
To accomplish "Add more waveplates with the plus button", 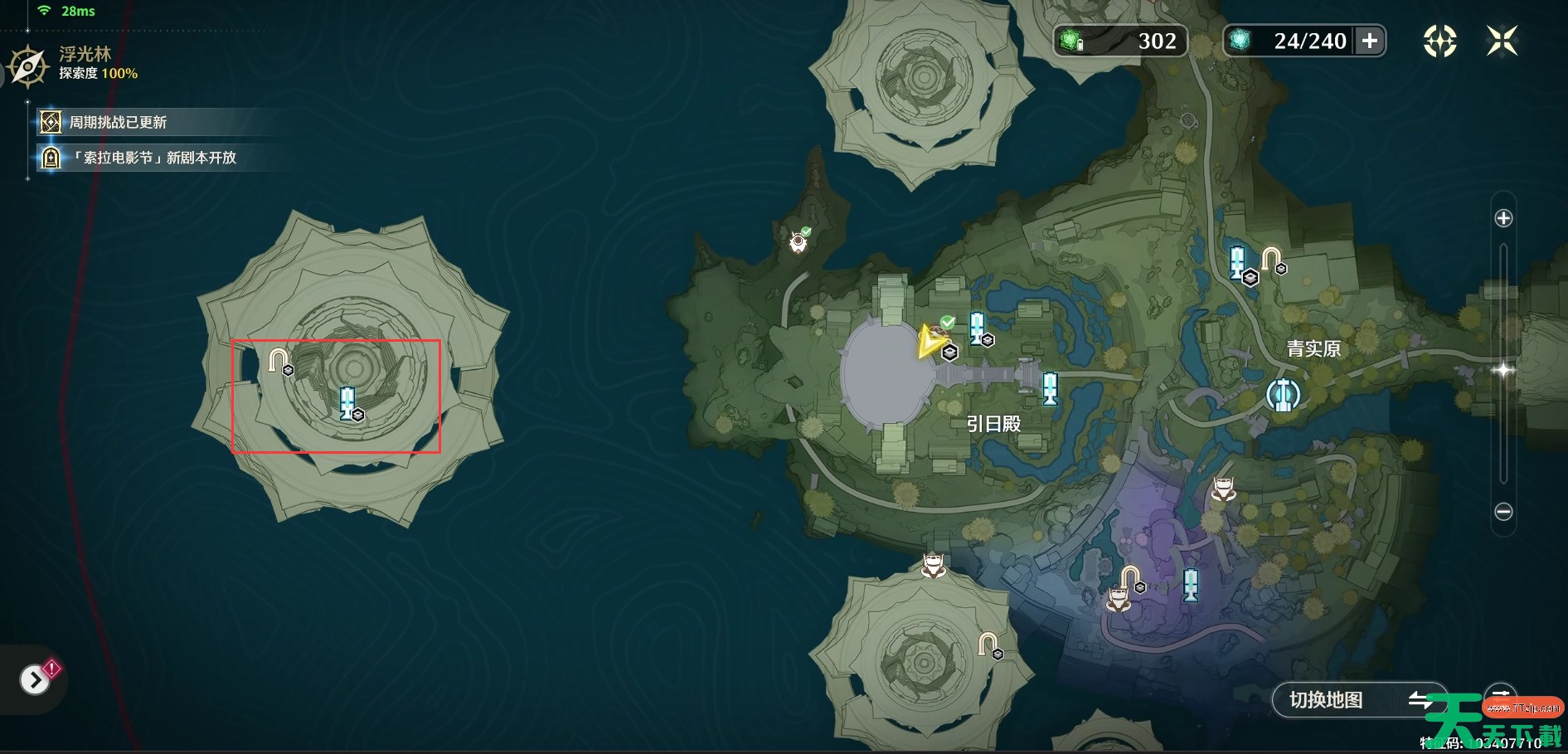I will pyautogui.click(x=1370, y=41).
